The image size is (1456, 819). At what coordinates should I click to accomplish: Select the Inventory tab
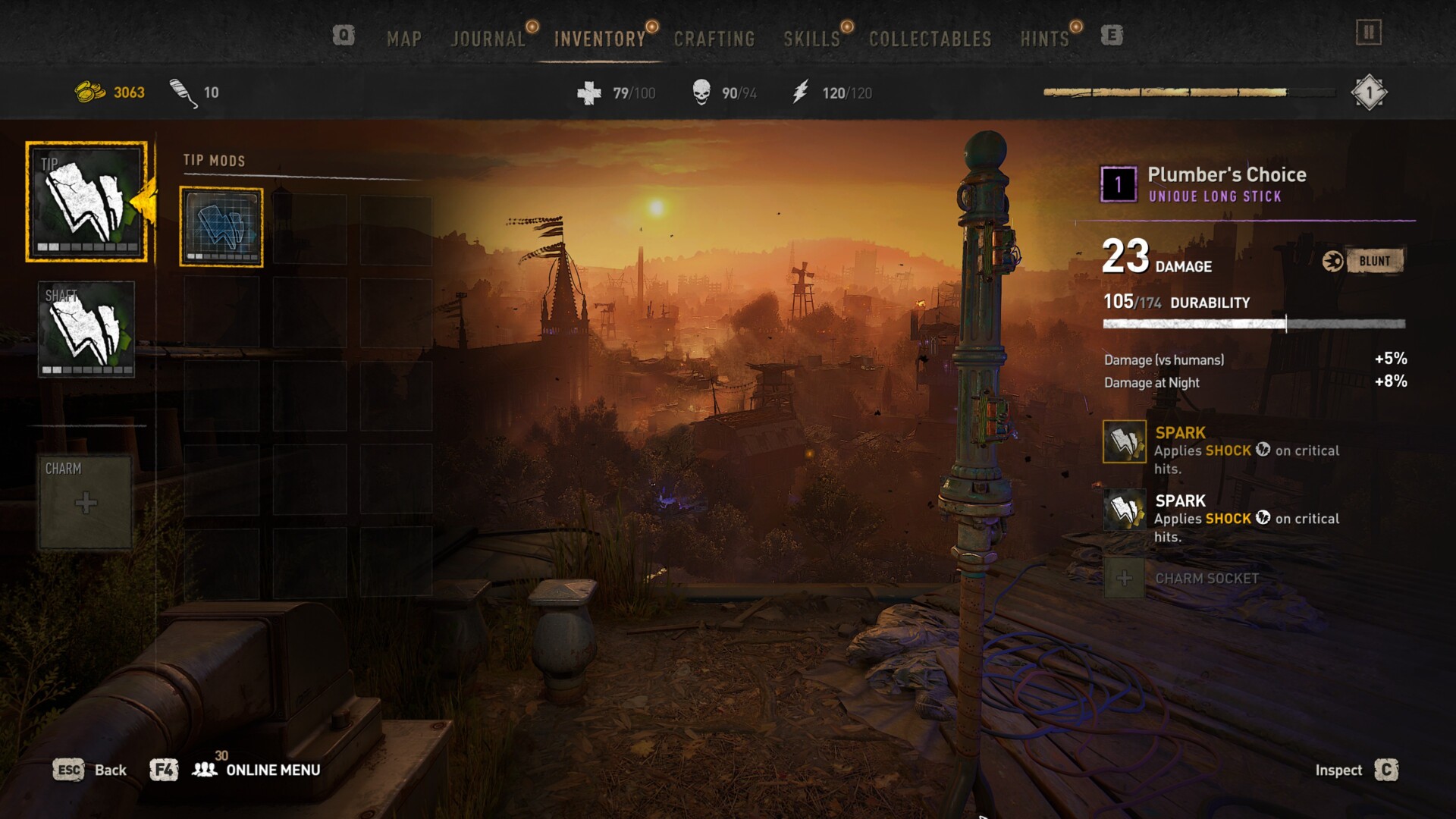point(599,39)
